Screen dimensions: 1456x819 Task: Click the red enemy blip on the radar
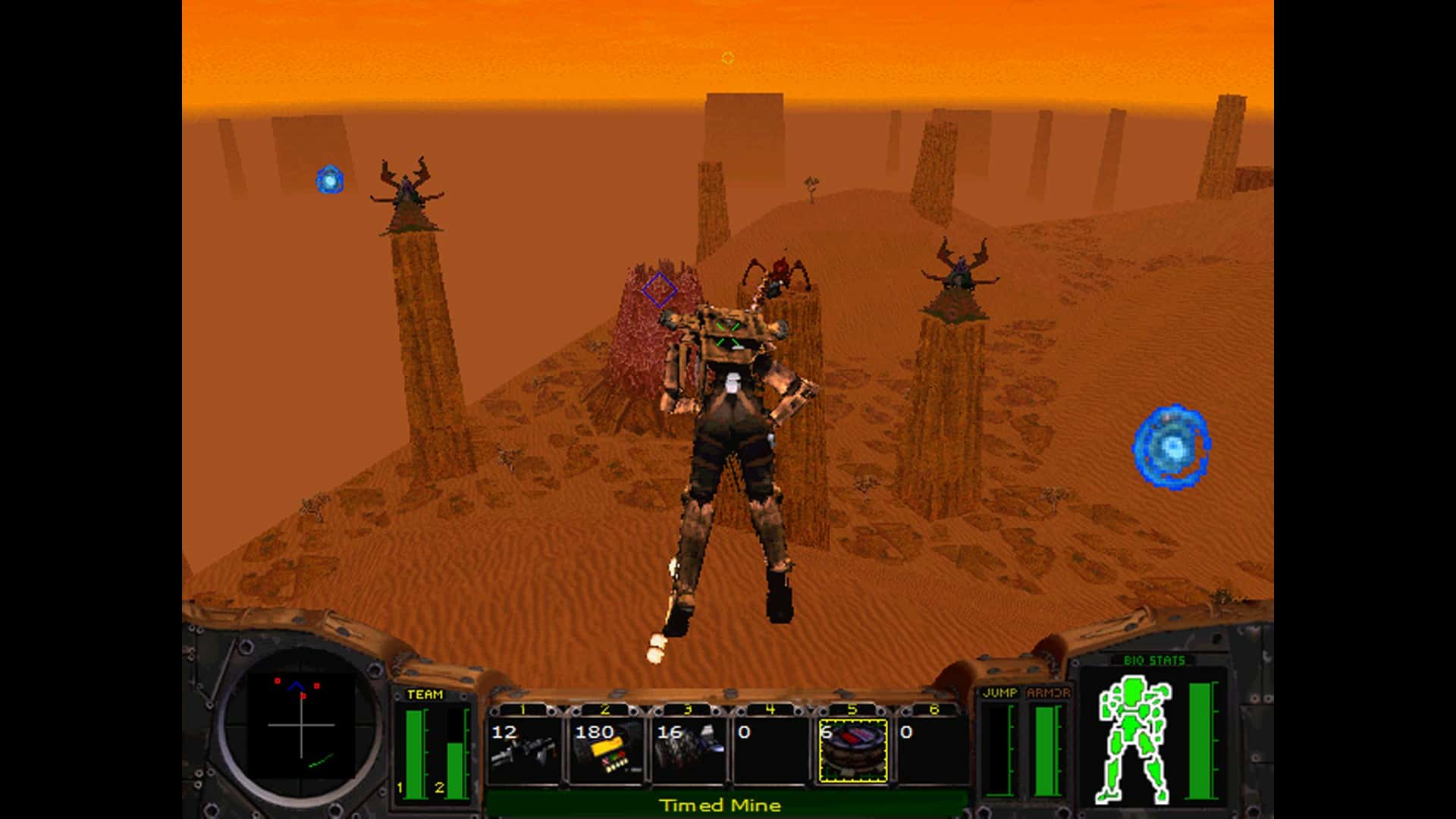[x=278, y=681]
